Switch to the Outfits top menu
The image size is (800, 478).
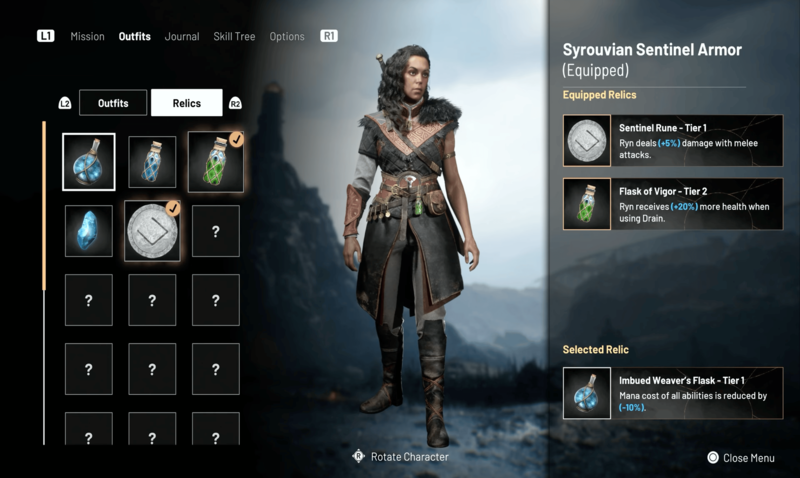134,37
